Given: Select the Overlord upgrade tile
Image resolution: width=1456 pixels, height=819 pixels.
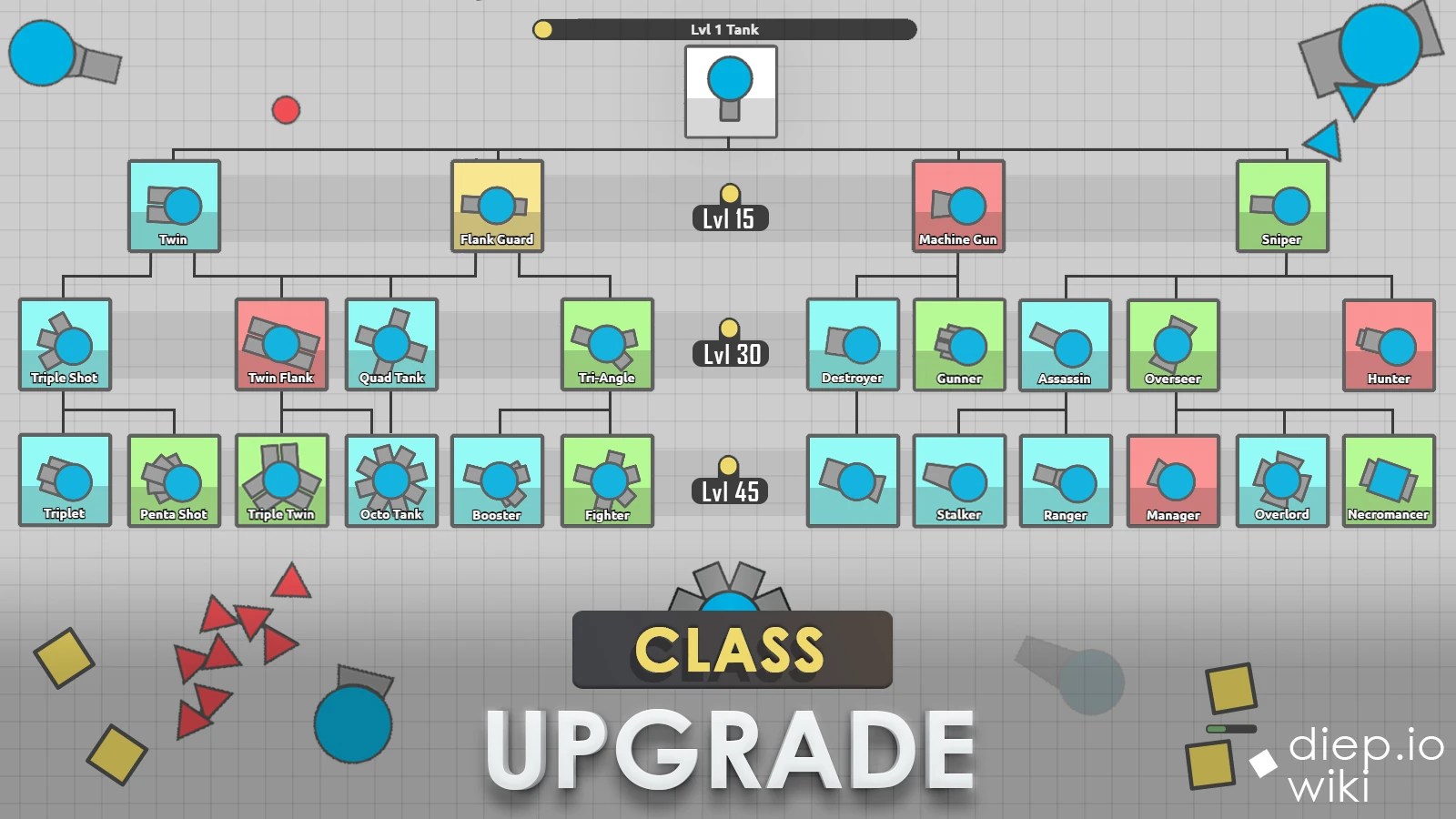Looking at the screenshot, I should click(1280, 480).
